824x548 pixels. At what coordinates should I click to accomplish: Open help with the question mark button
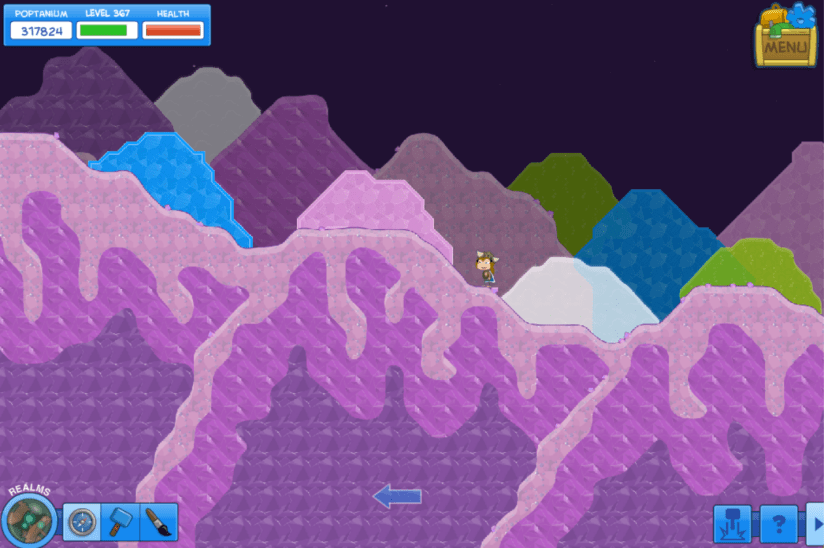coord(779,524)
